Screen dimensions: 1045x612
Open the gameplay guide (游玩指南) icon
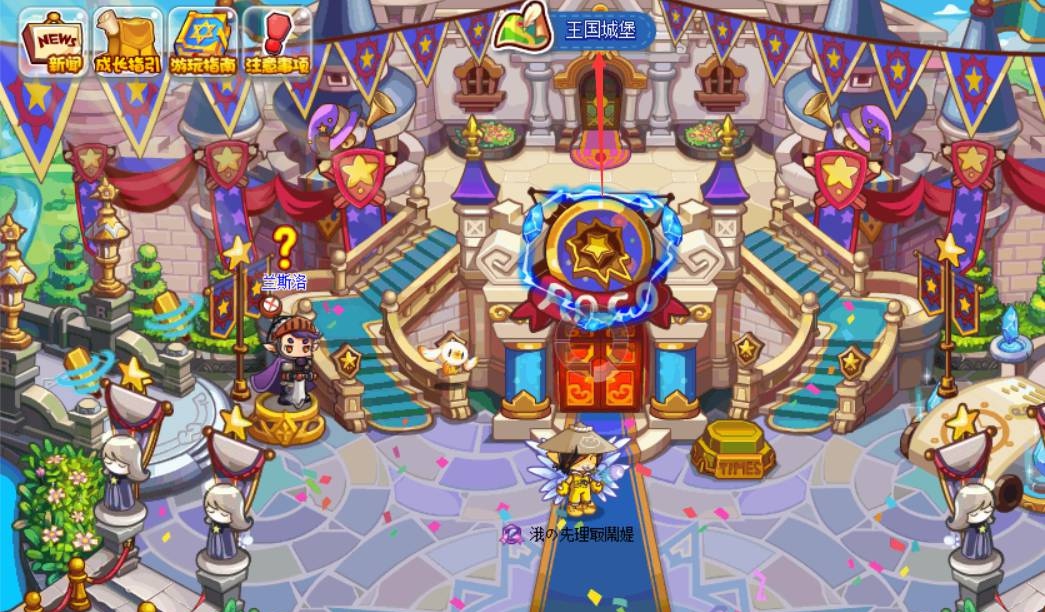point(203,42)
